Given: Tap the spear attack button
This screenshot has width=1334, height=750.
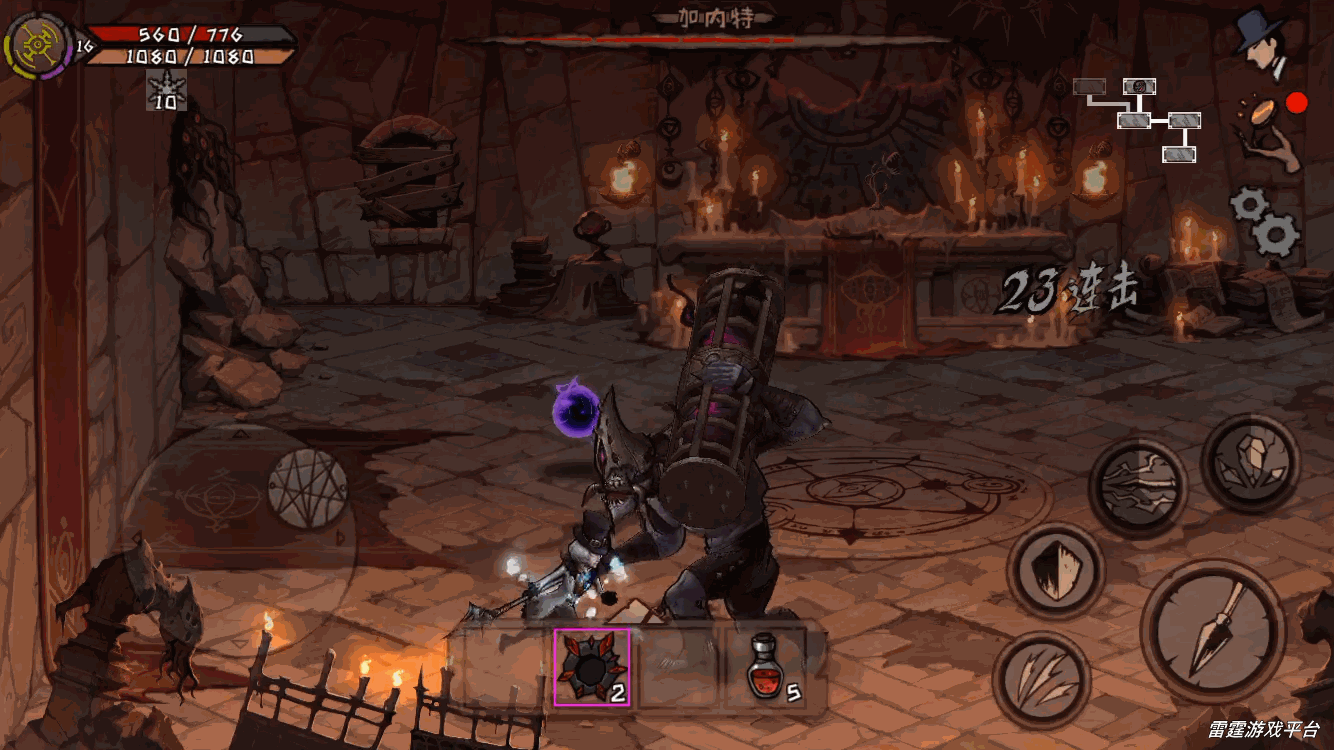Looking at the screenshot, I should (1212, 633).
